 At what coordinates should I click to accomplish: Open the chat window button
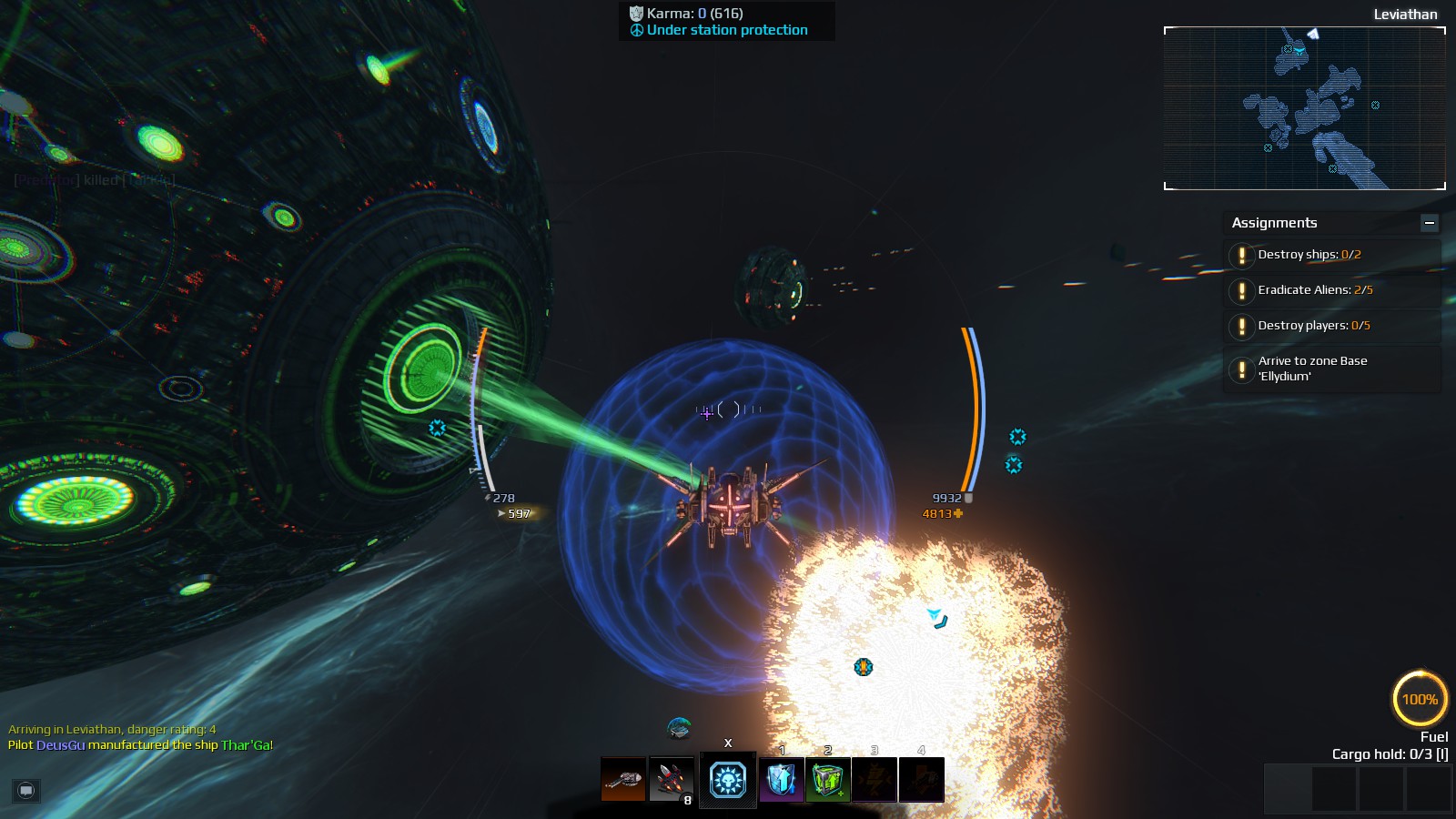click(25, 790)
